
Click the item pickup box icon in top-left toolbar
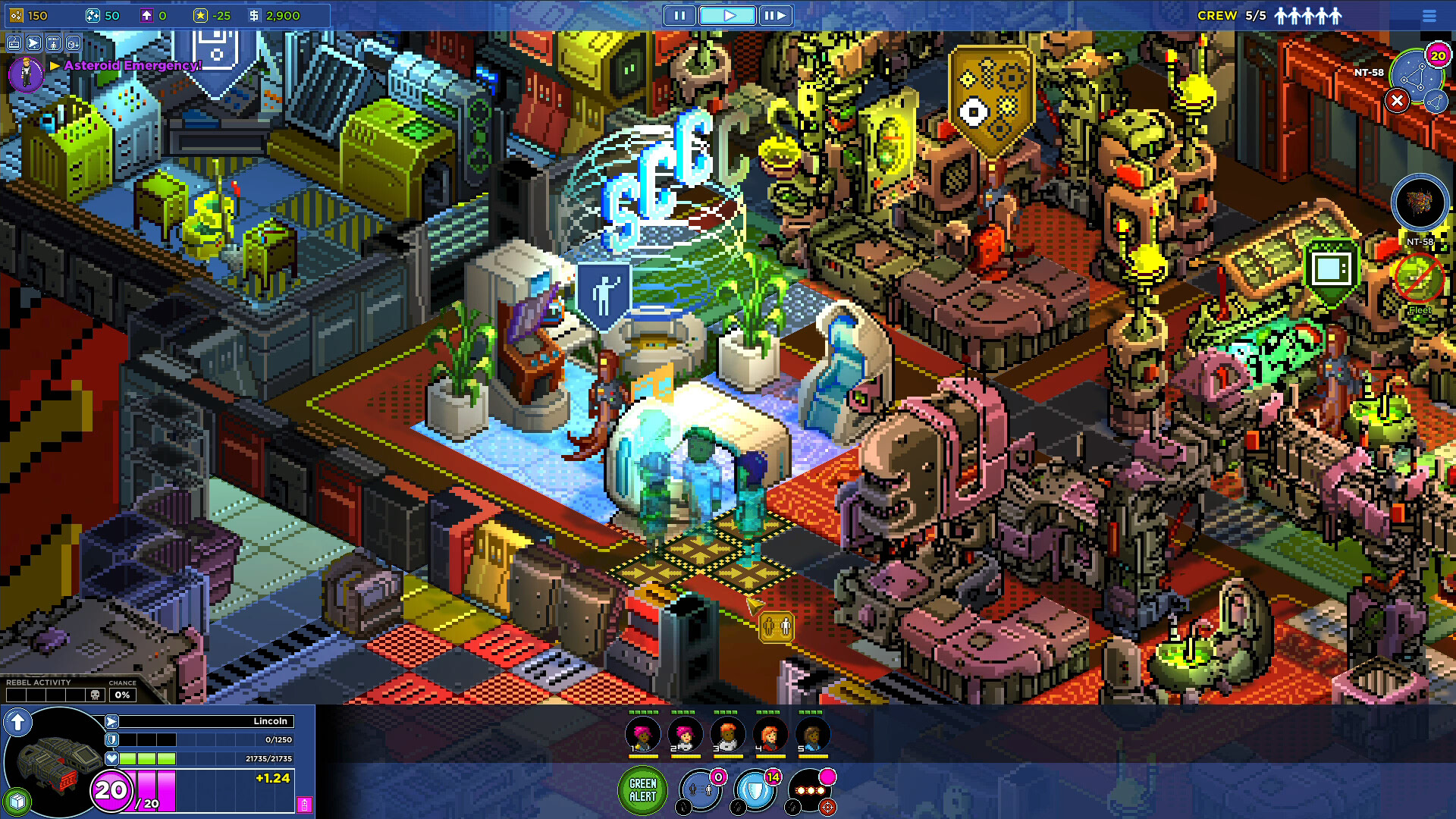click(x=74, y=42)
